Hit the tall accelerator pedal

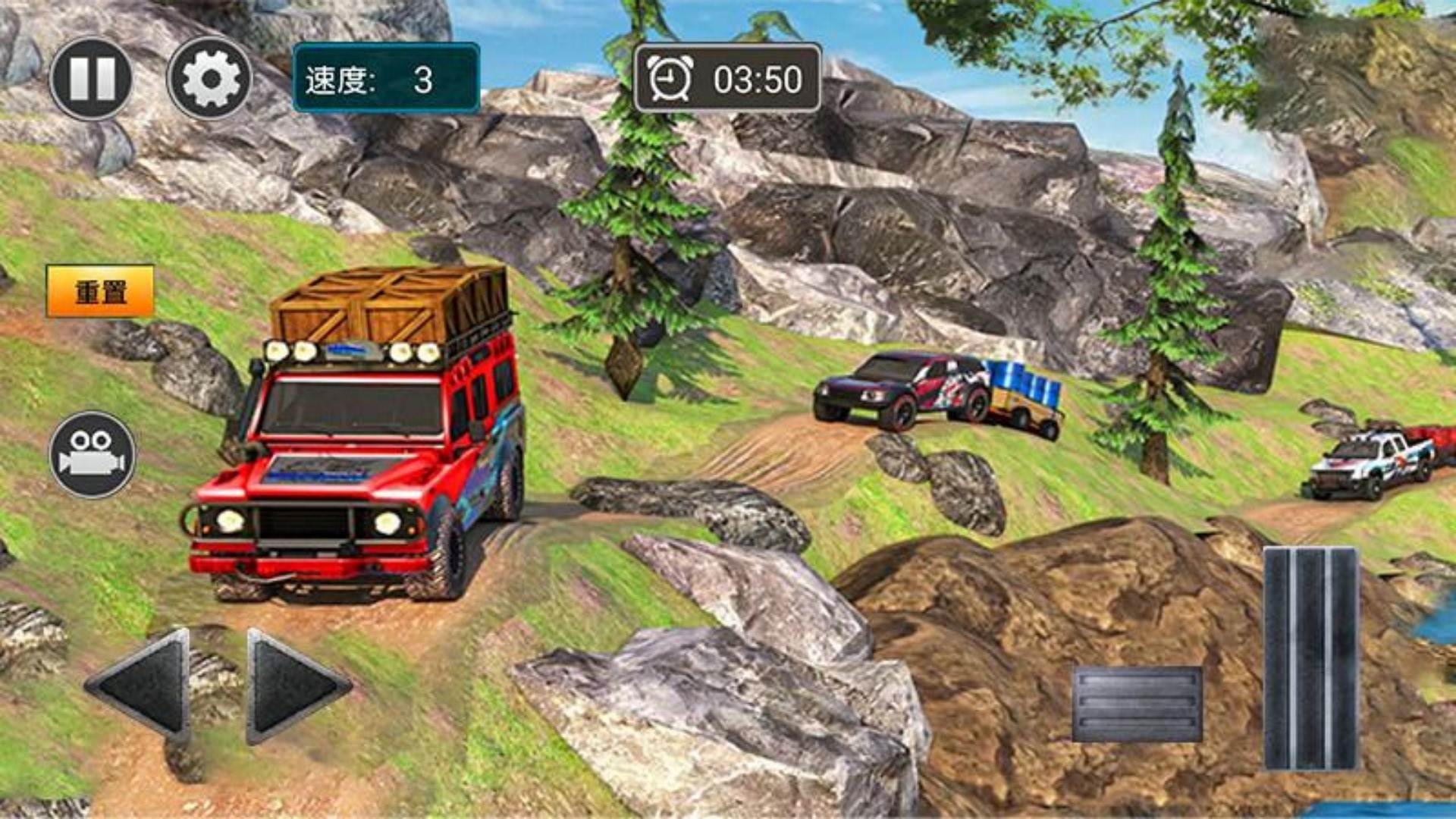[1310, 657]
